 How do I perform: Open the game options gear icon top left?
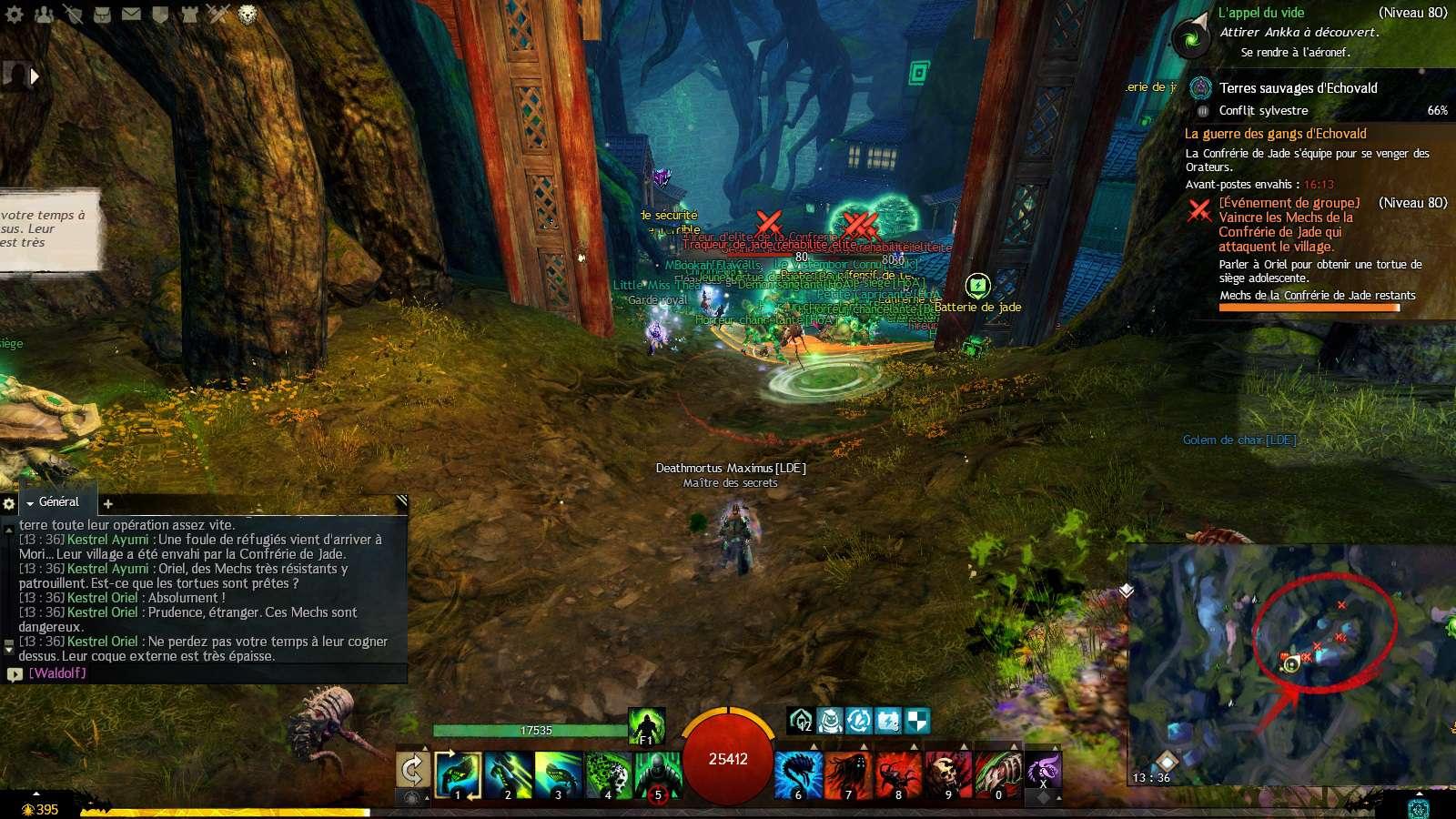(x=14, y=13)
